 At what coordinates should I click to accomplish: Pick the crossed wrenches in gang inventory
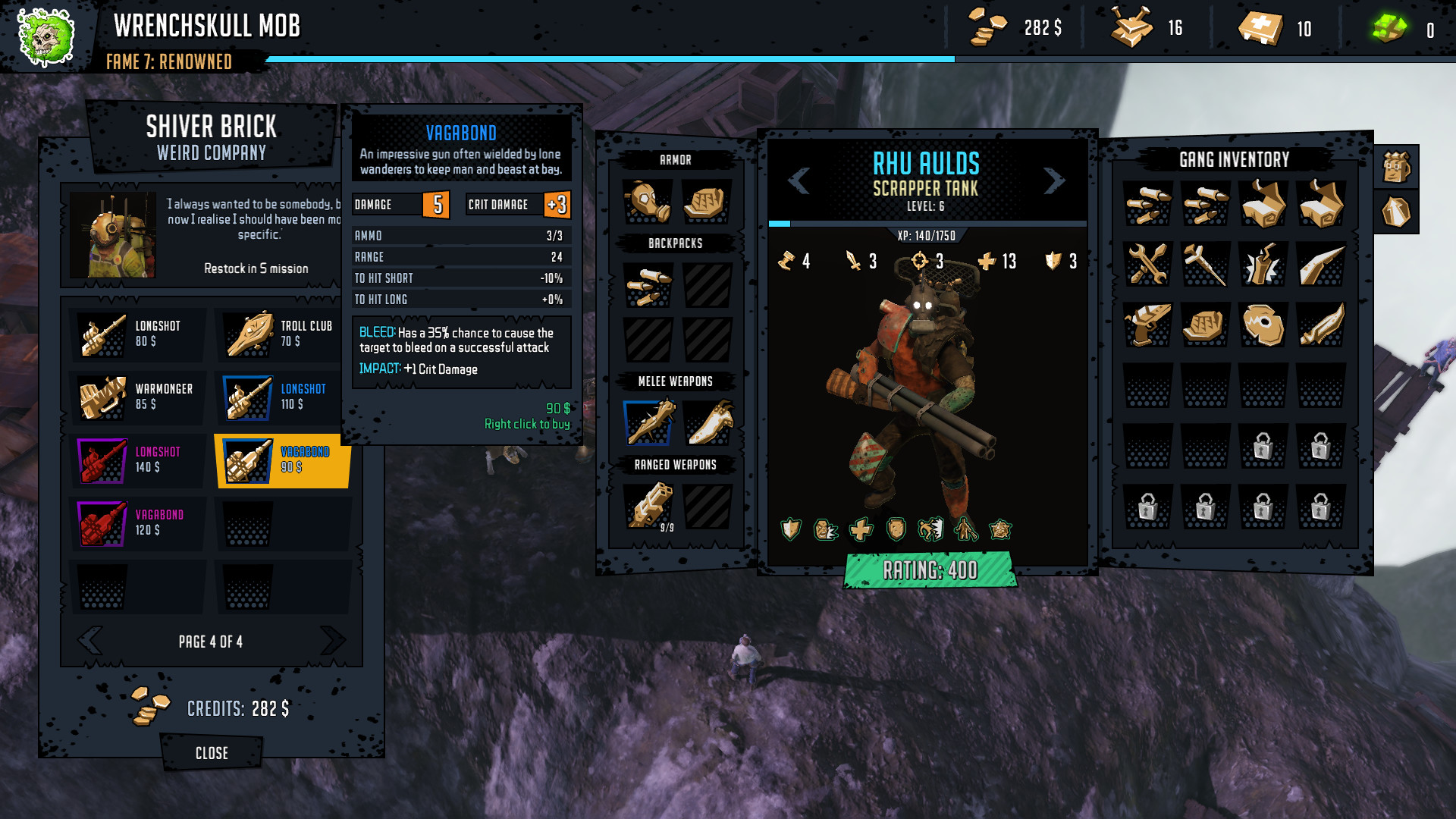point(1147,264)
